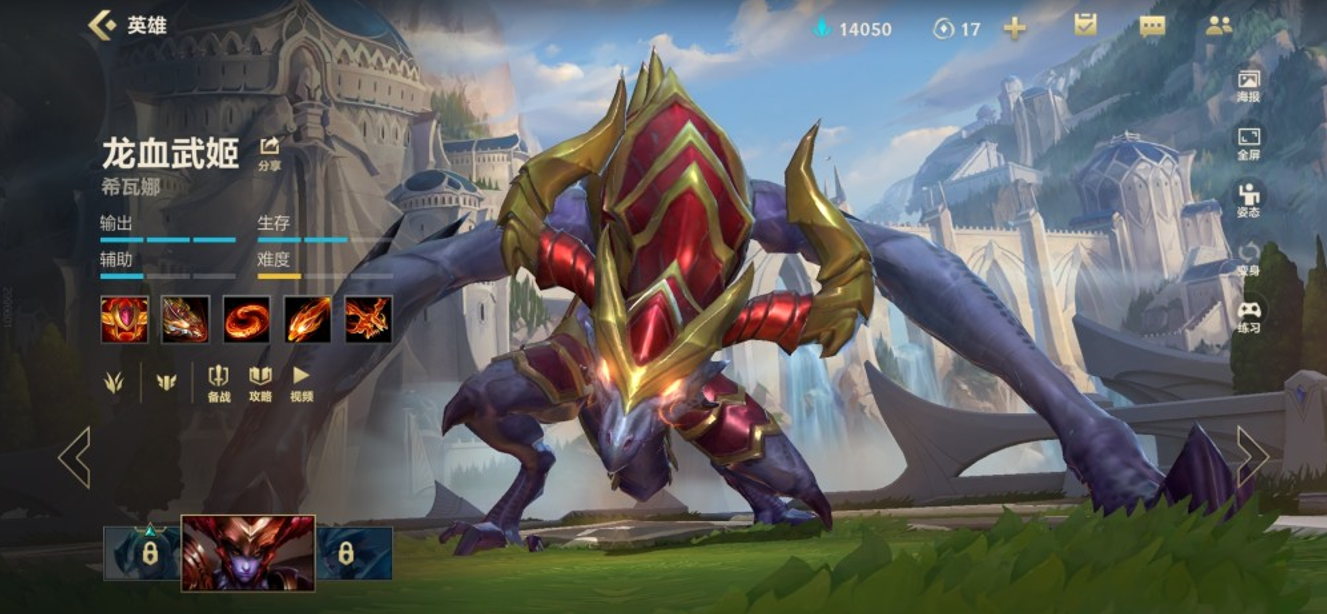1327x614 pixels.
Task: Open the task checklist icon
Action: click(x=1085, y=26)
